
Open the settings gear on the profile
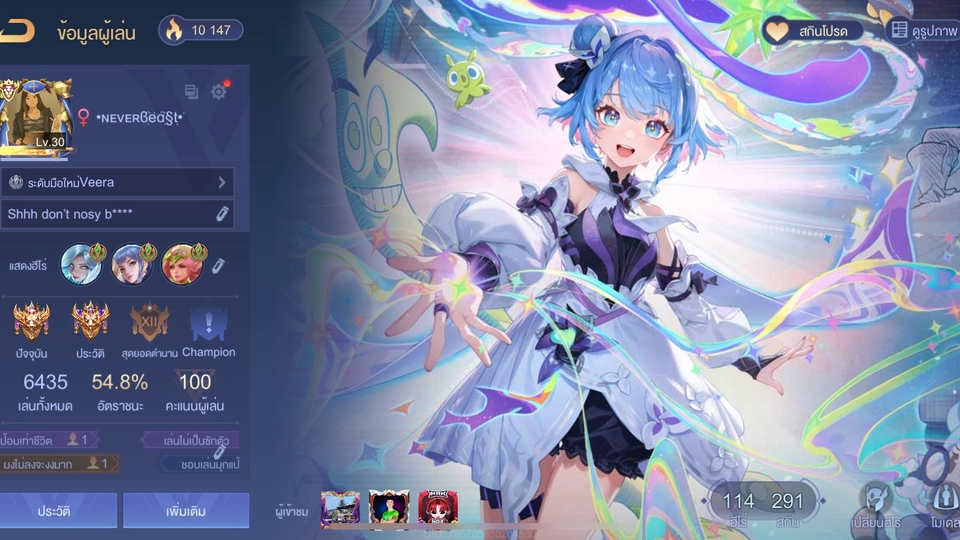[219, 92]
